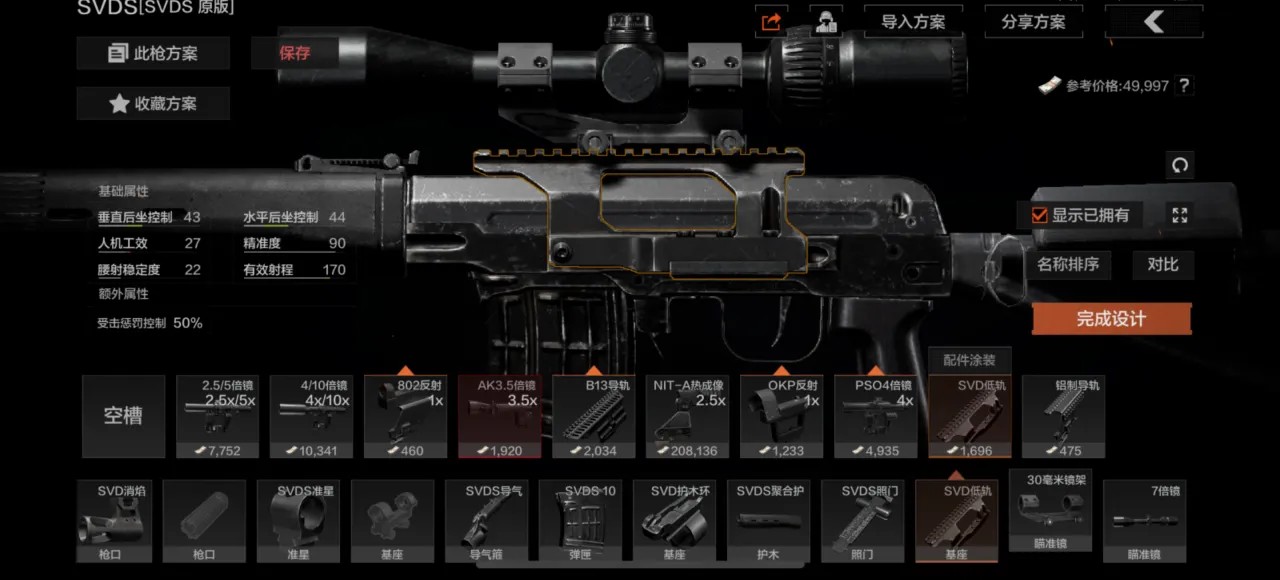Open 配件涂装 attachment skin tab
This screenshot has width=1280, height=580.
[969, 360]
